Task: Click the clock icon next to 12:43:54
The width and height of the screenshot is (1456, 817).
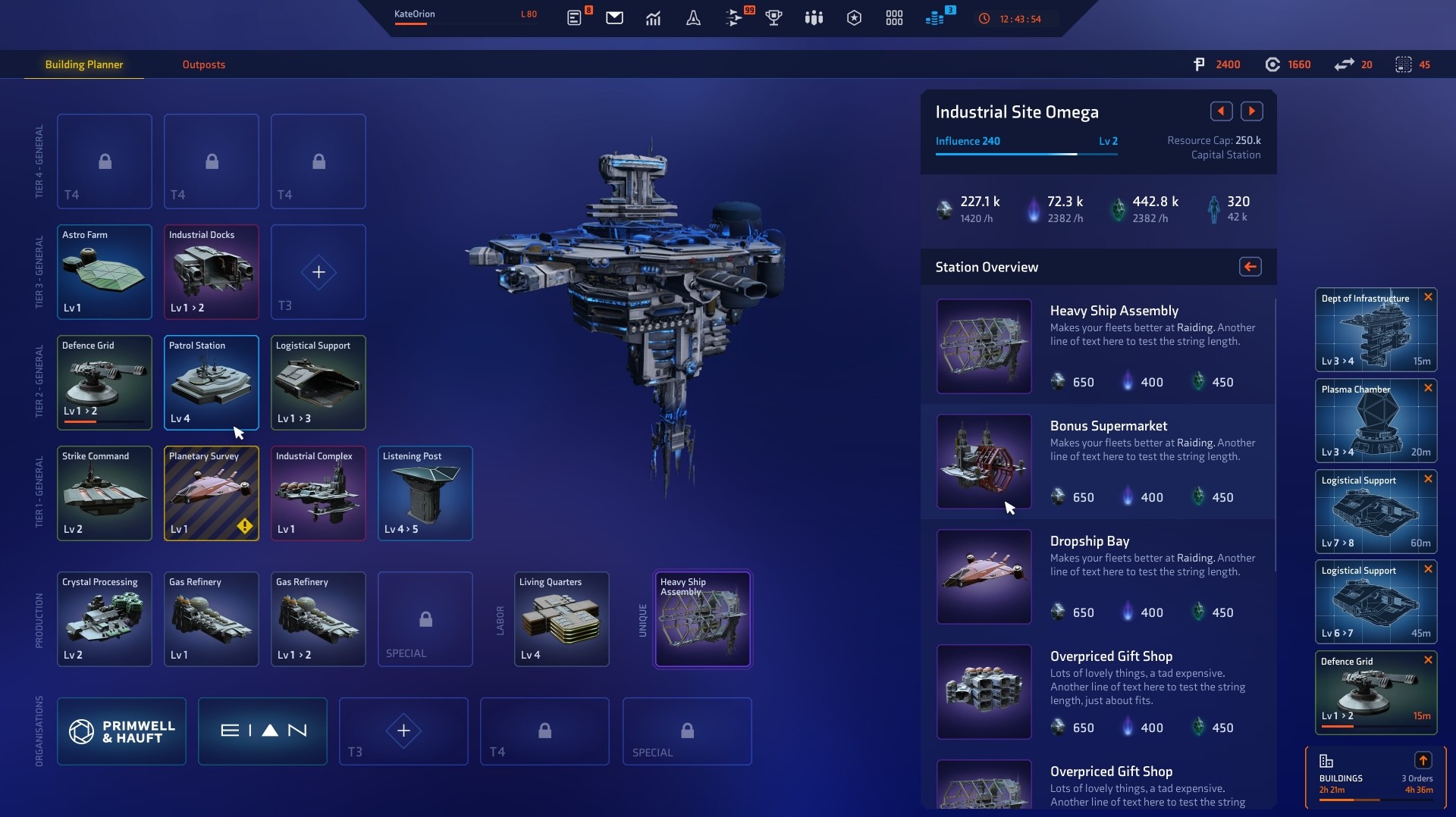Action: pos(984,19)
